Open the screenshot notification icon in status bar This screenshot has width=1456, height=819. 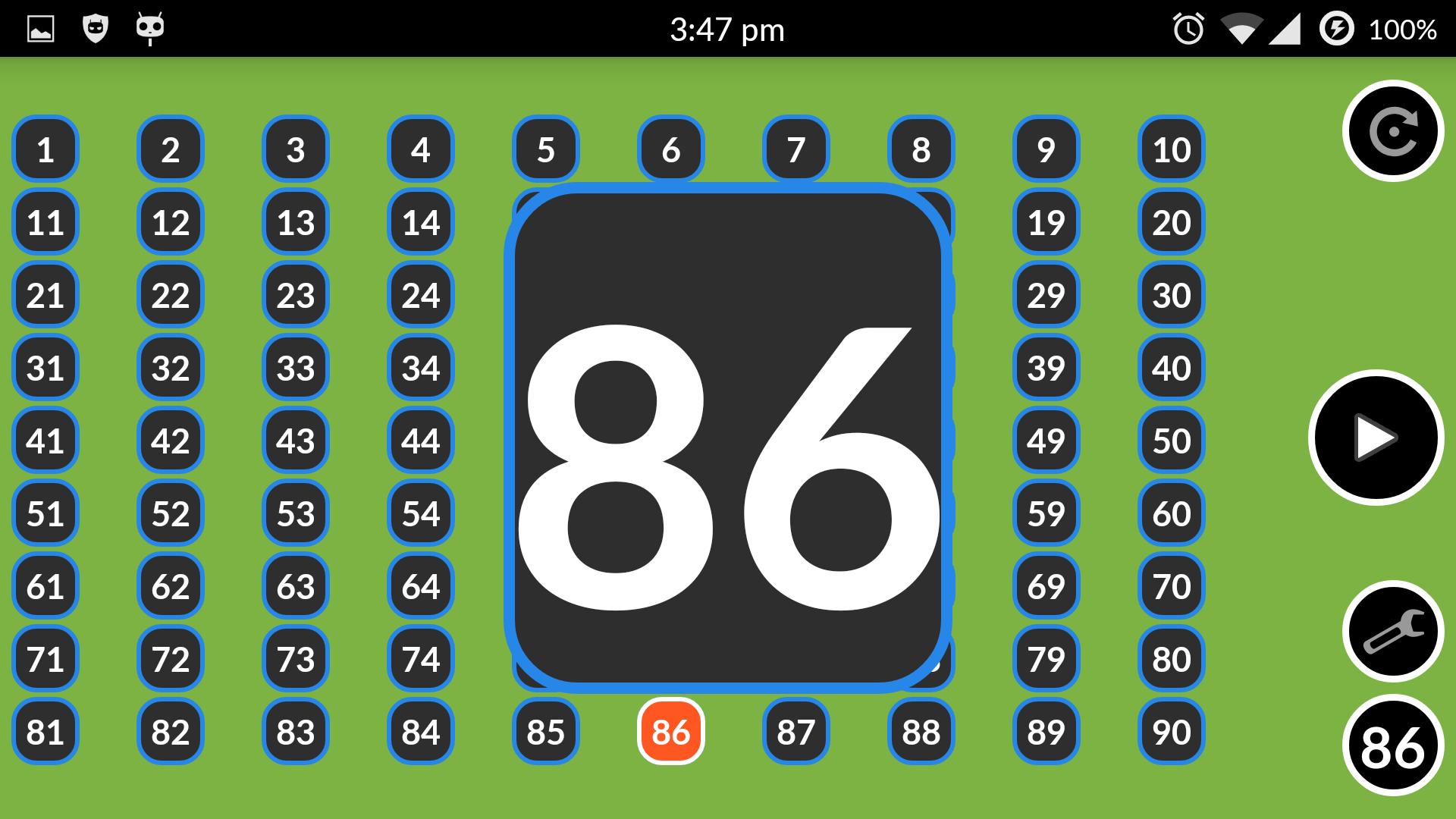click(40, 28)
